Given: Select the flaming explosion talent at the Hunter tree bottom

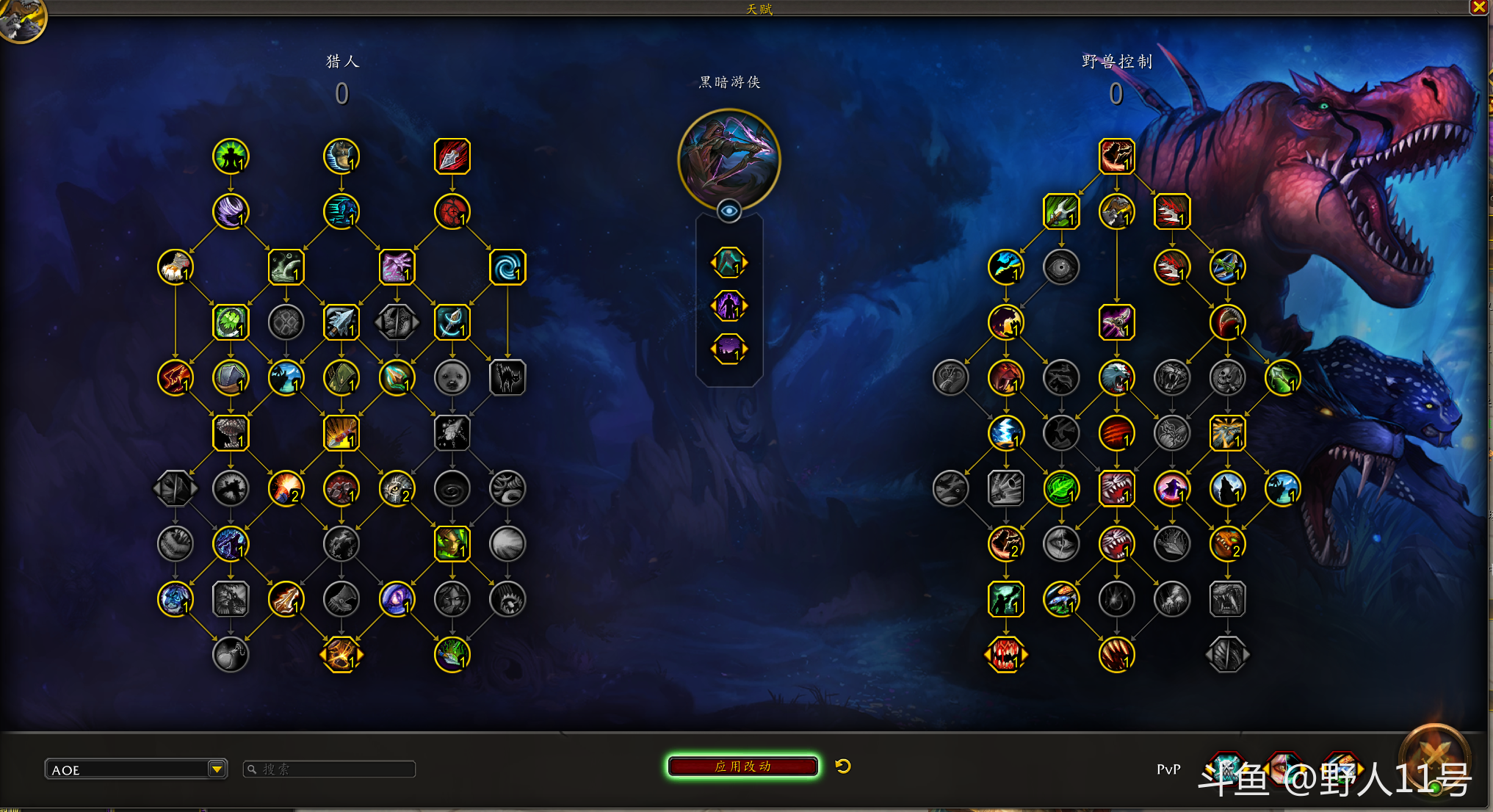Looking at the screenshot, I should click(341, 655).
